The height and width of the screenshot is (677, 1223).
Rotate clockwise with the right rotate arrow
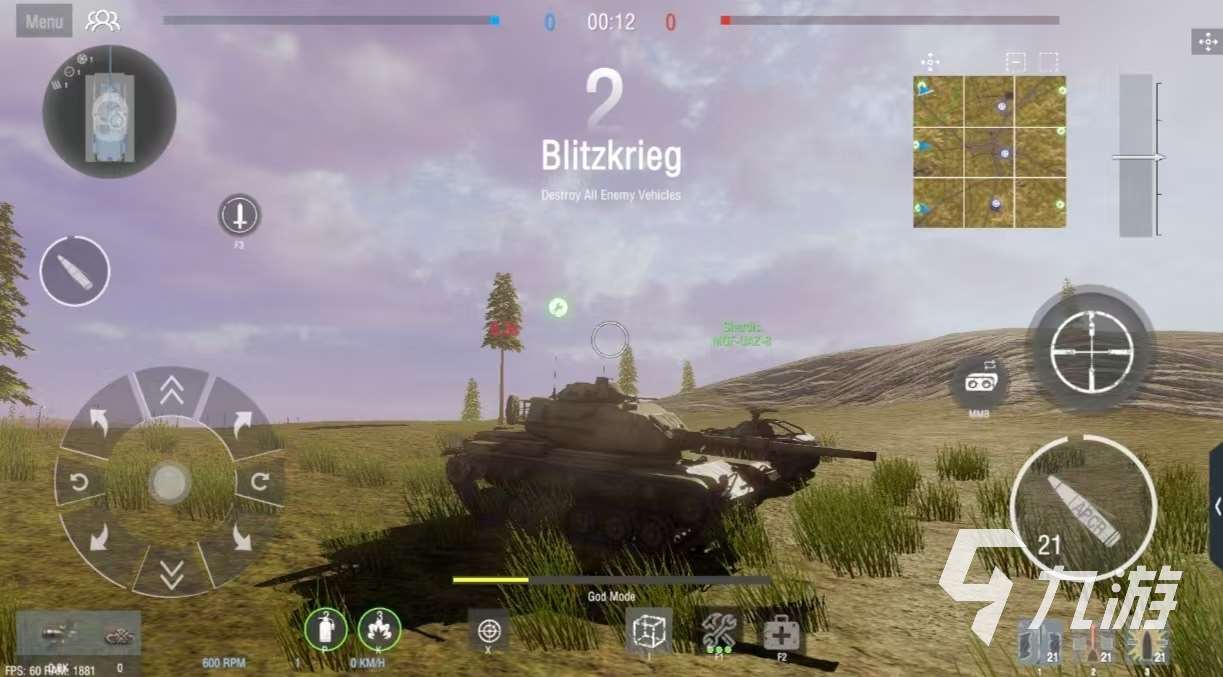[x=260, y=483]
